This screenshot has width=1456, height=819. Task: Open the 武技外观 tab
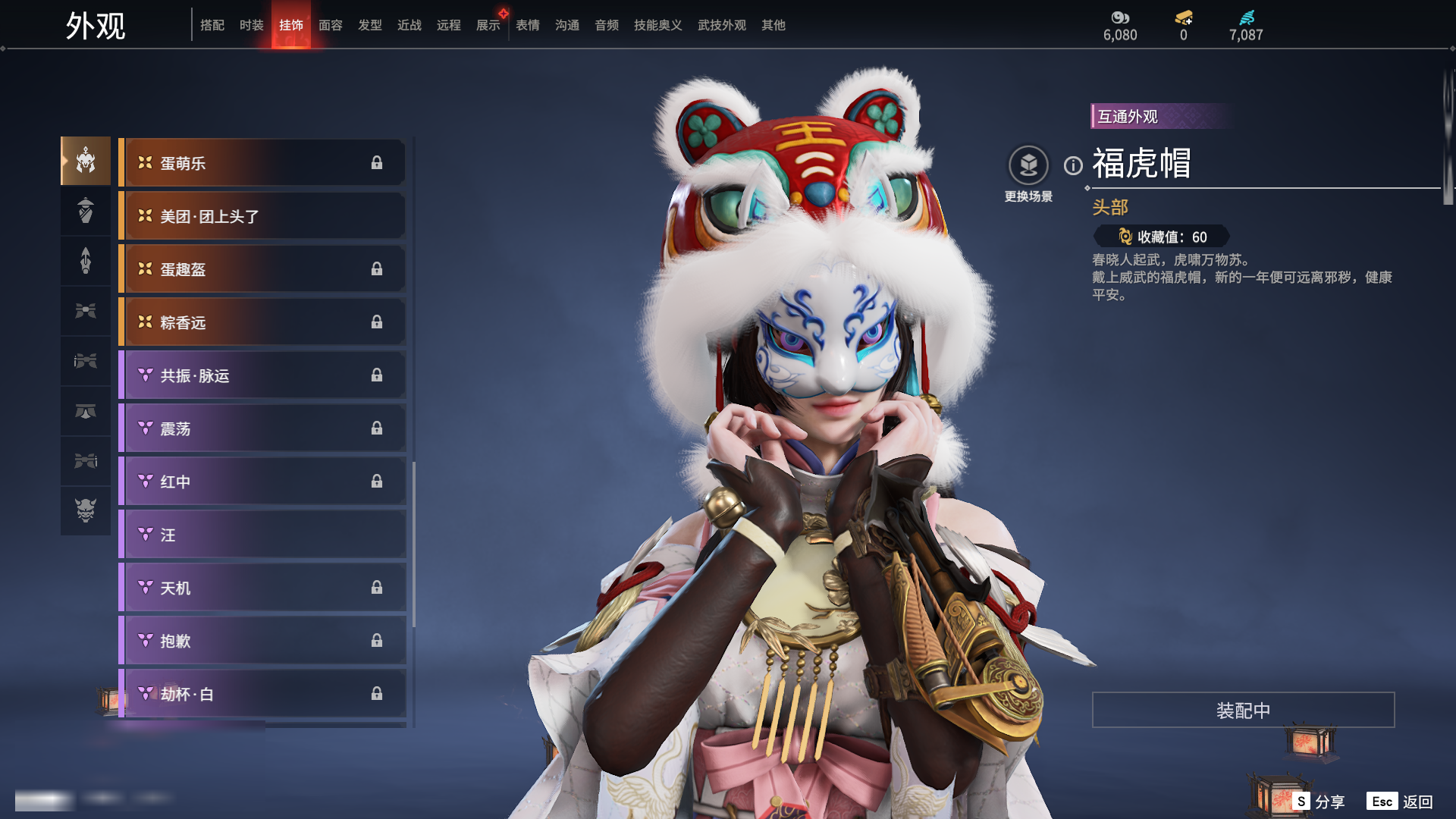[721, 25]
